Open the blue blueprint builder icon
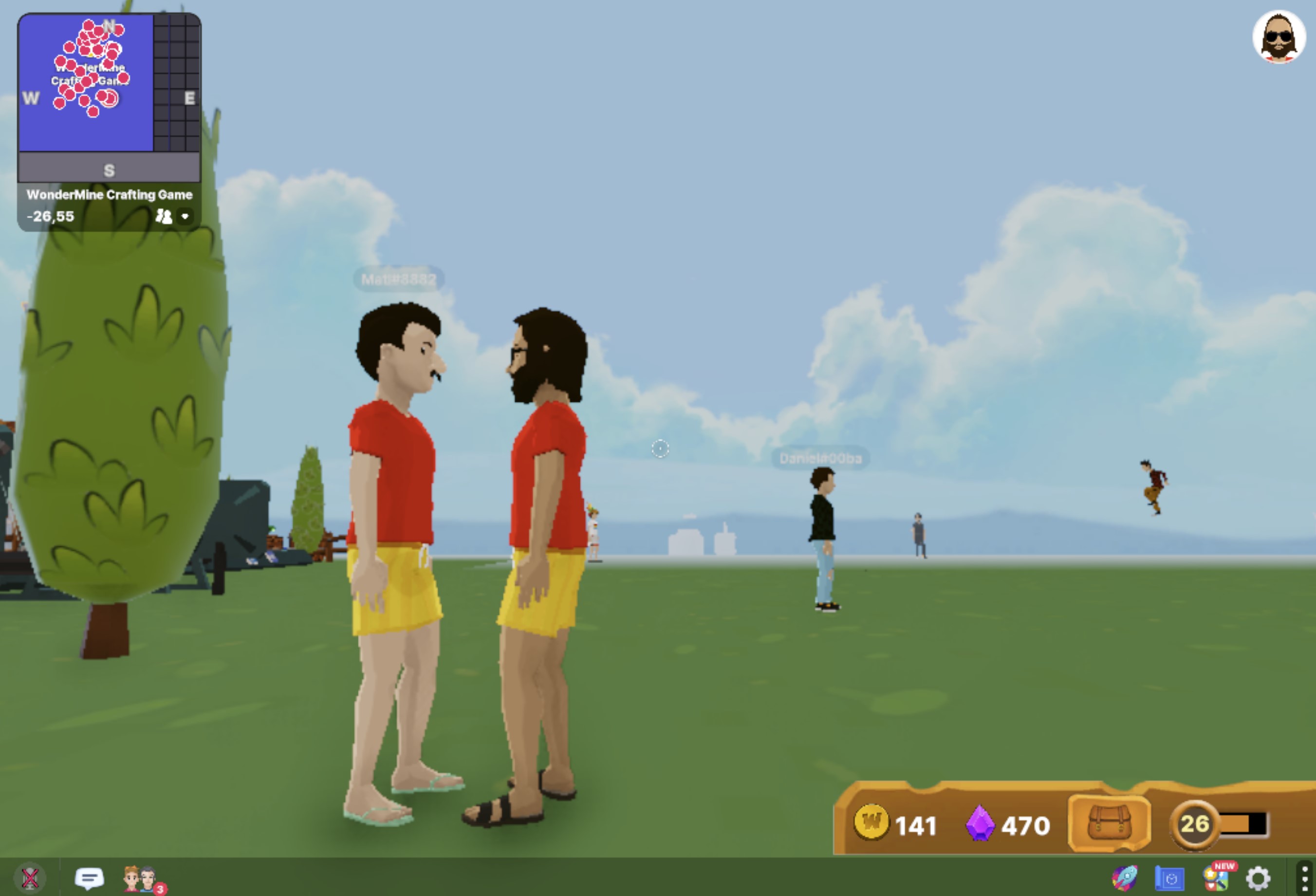The width and height of the screenshot is (1316, 896). (1169, 878)
